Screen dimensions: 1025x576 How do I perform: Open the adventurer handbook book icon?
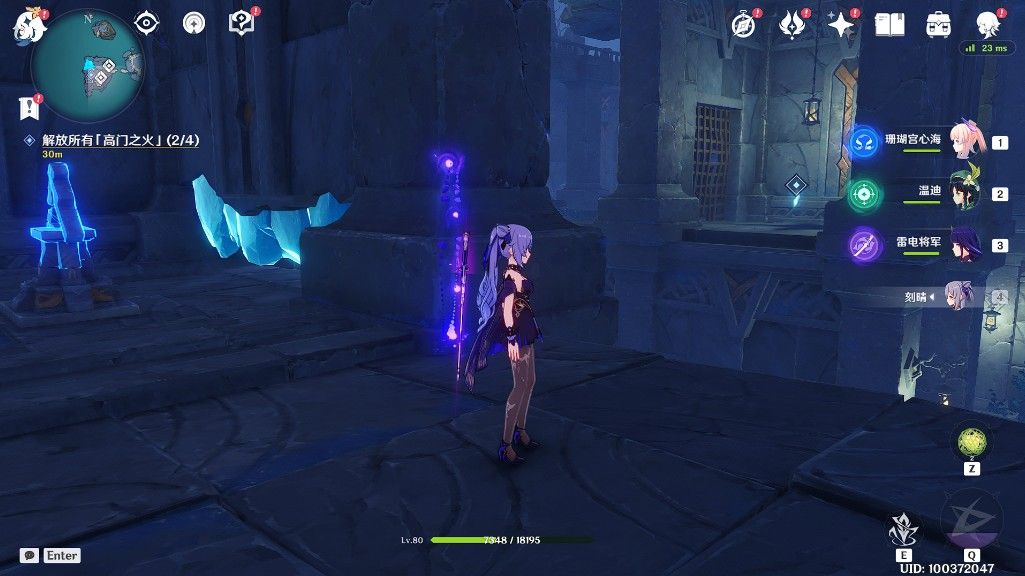(x=889, y=25)
